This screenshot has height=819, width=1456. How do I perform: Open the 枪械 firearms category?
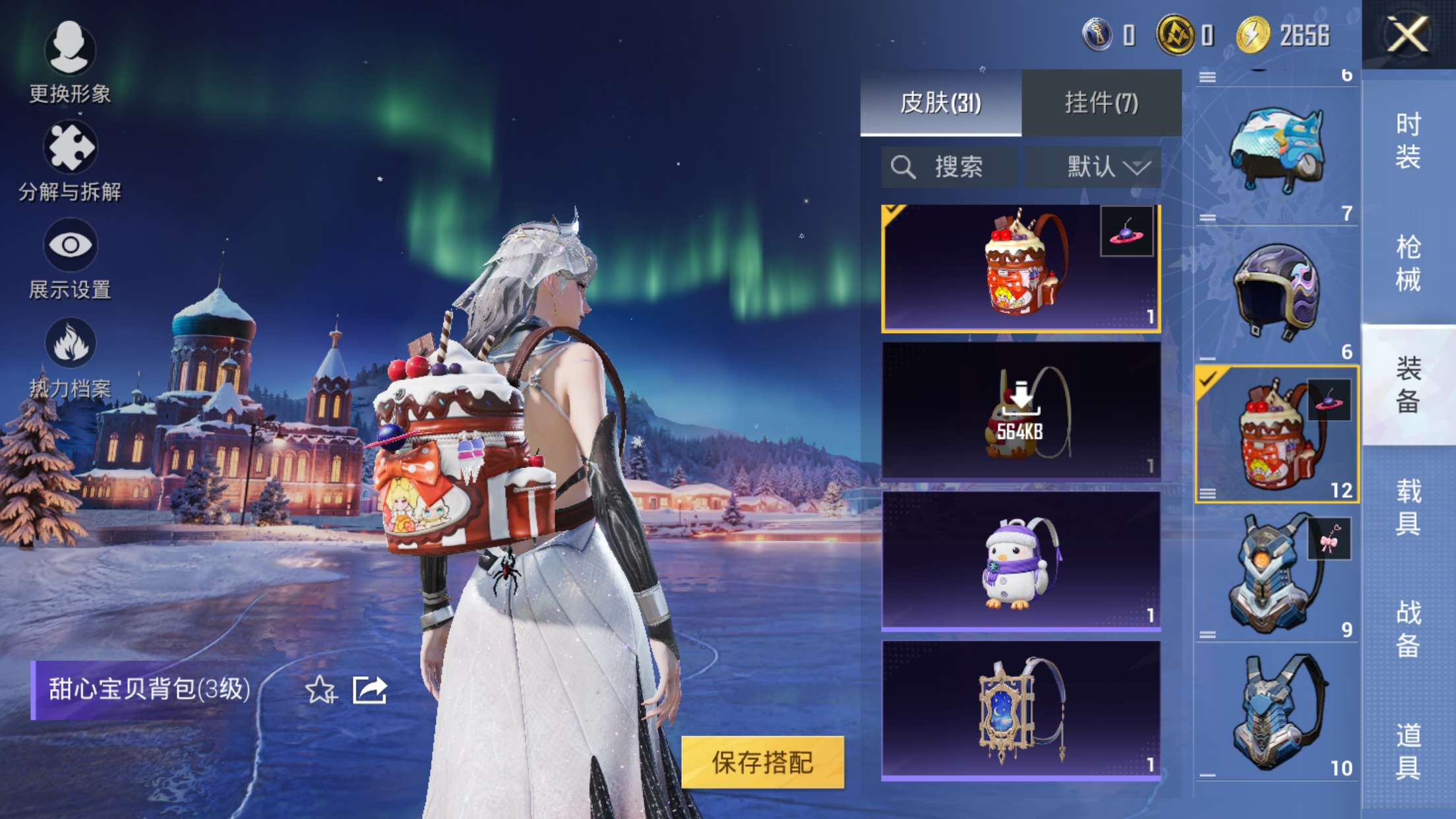(x=1408, y=263)
